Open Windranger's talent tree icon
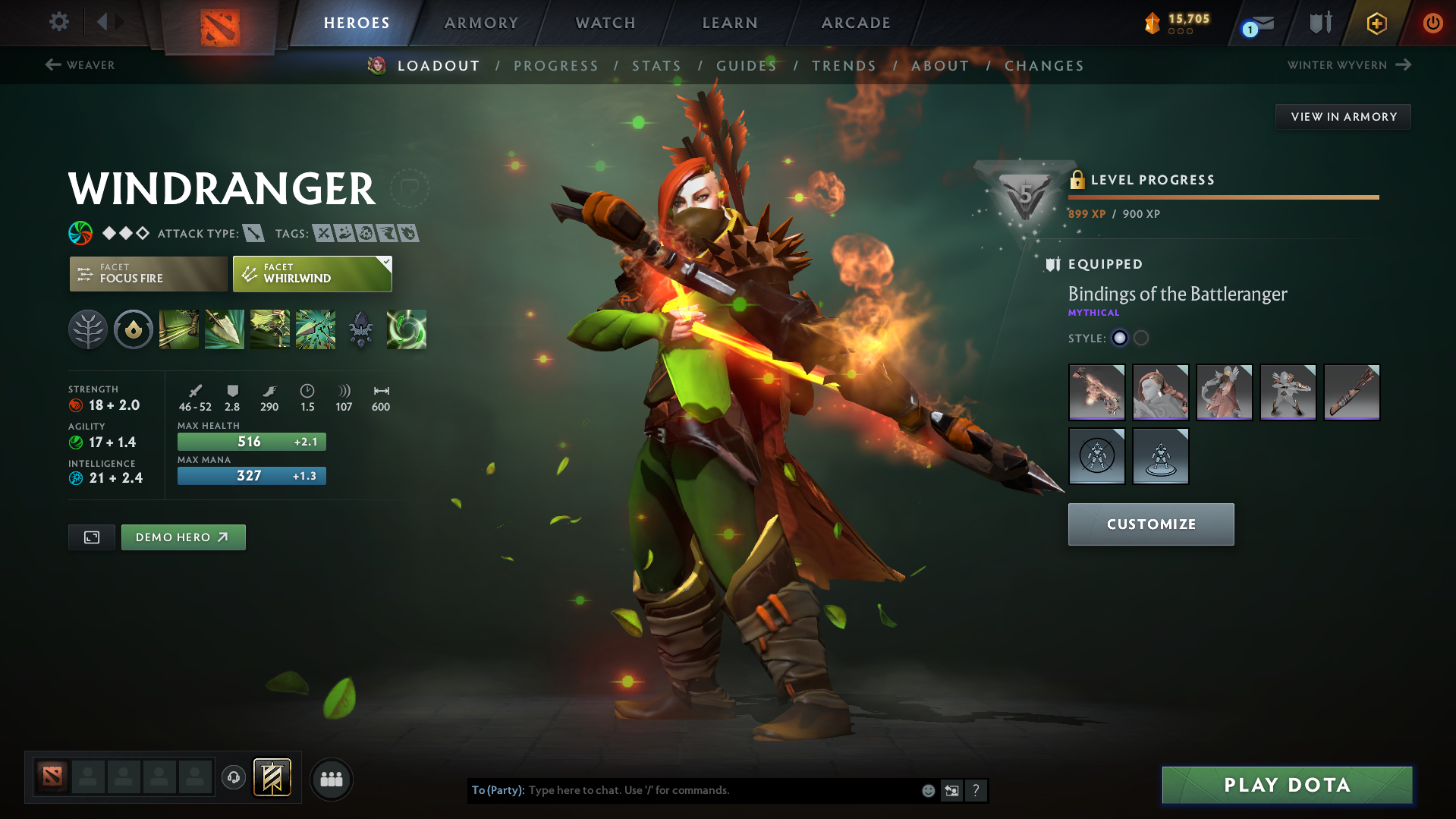Viewport: 1456px width, 819px height. pyautogui.click(x=87, y=329)
